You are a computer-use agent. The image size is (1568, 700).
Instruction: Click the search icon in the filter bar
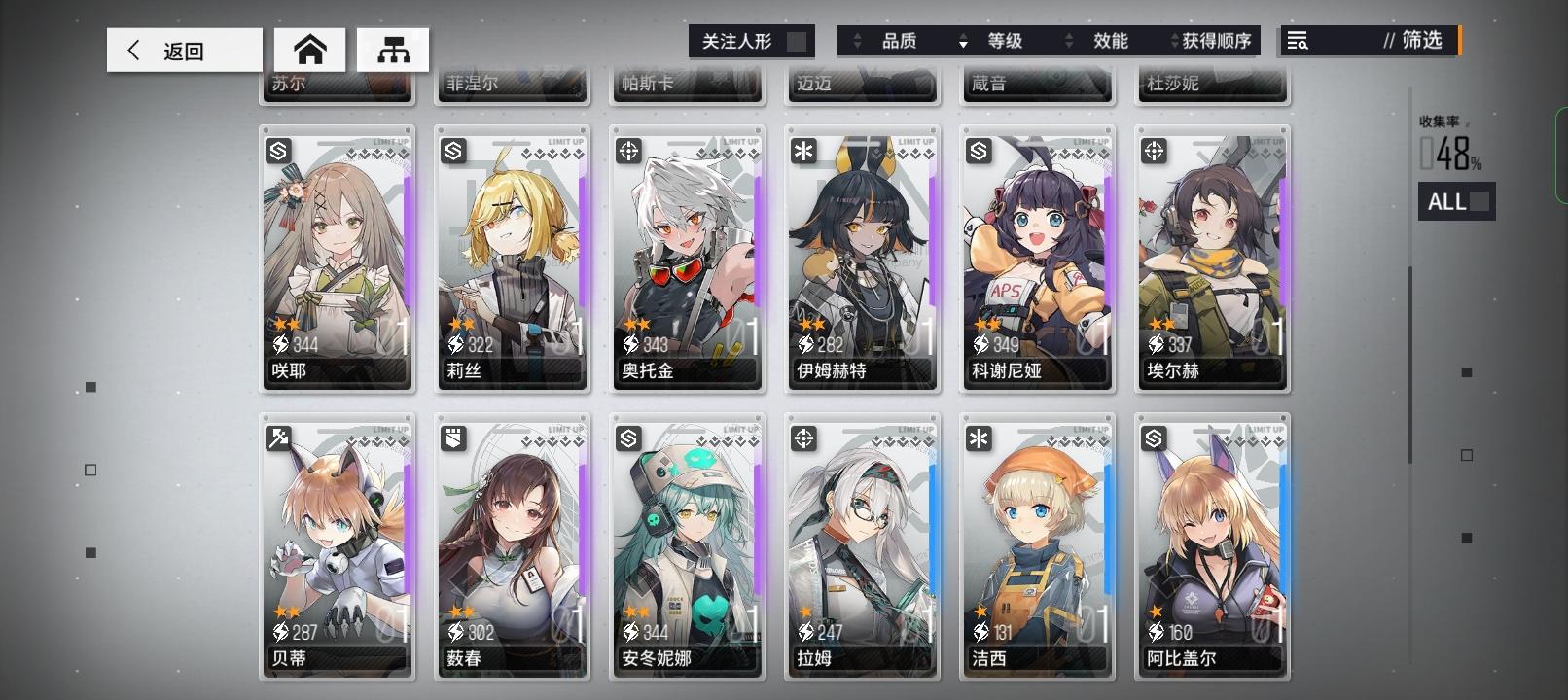(x=1296, y=41)
